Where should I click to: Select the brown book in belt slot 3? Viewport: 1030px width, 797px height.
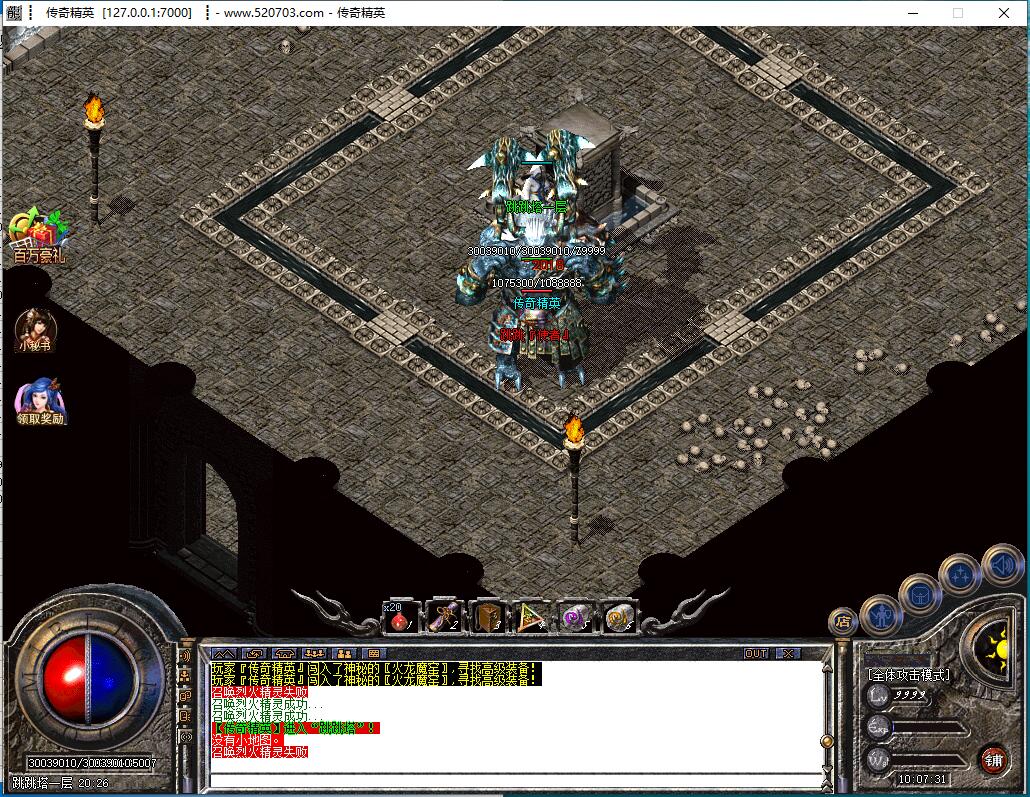point(488,619)
